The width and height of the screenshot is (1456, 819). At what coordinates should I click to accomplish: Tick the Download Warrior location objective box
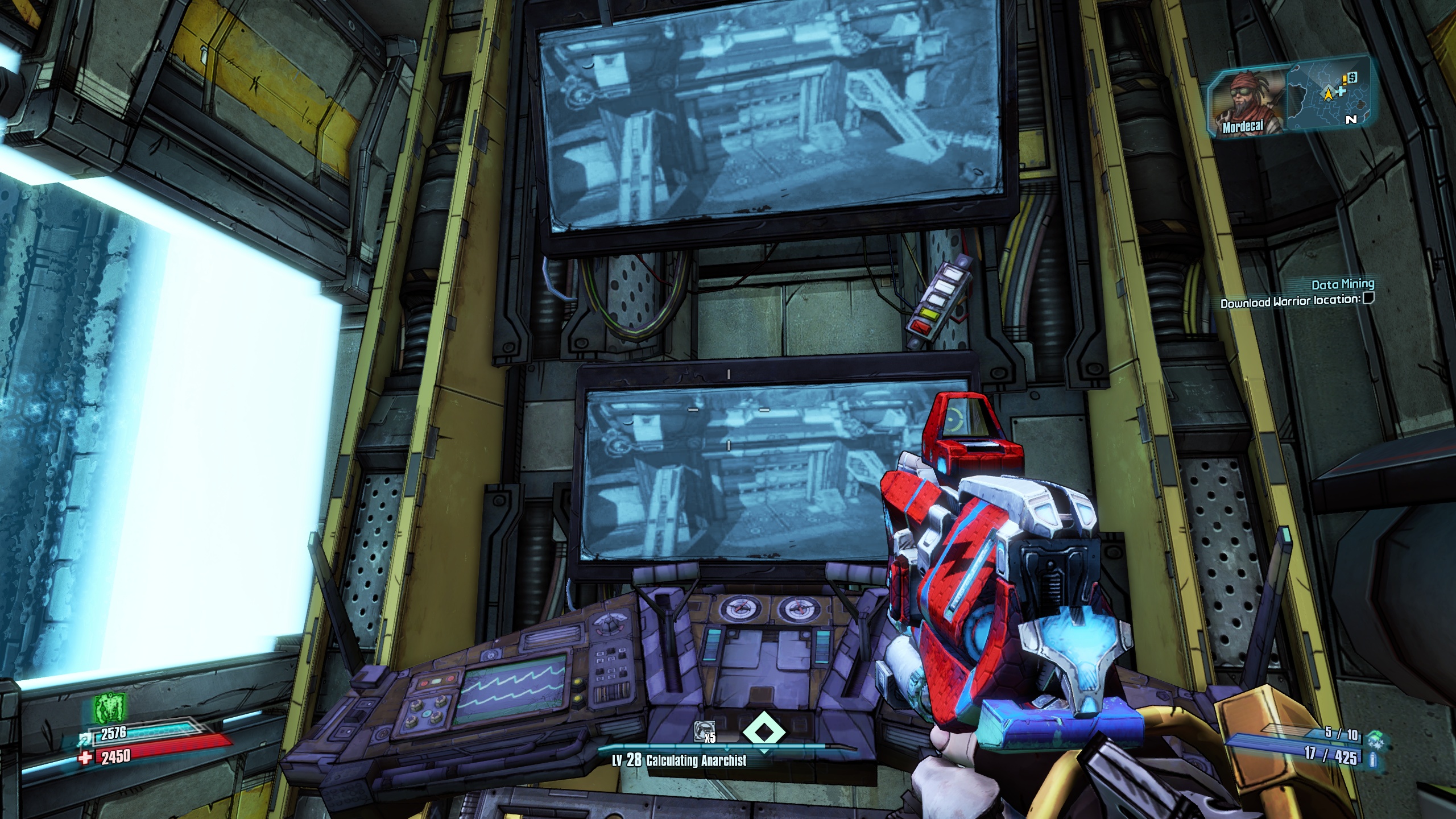[x=1368, y=298]
